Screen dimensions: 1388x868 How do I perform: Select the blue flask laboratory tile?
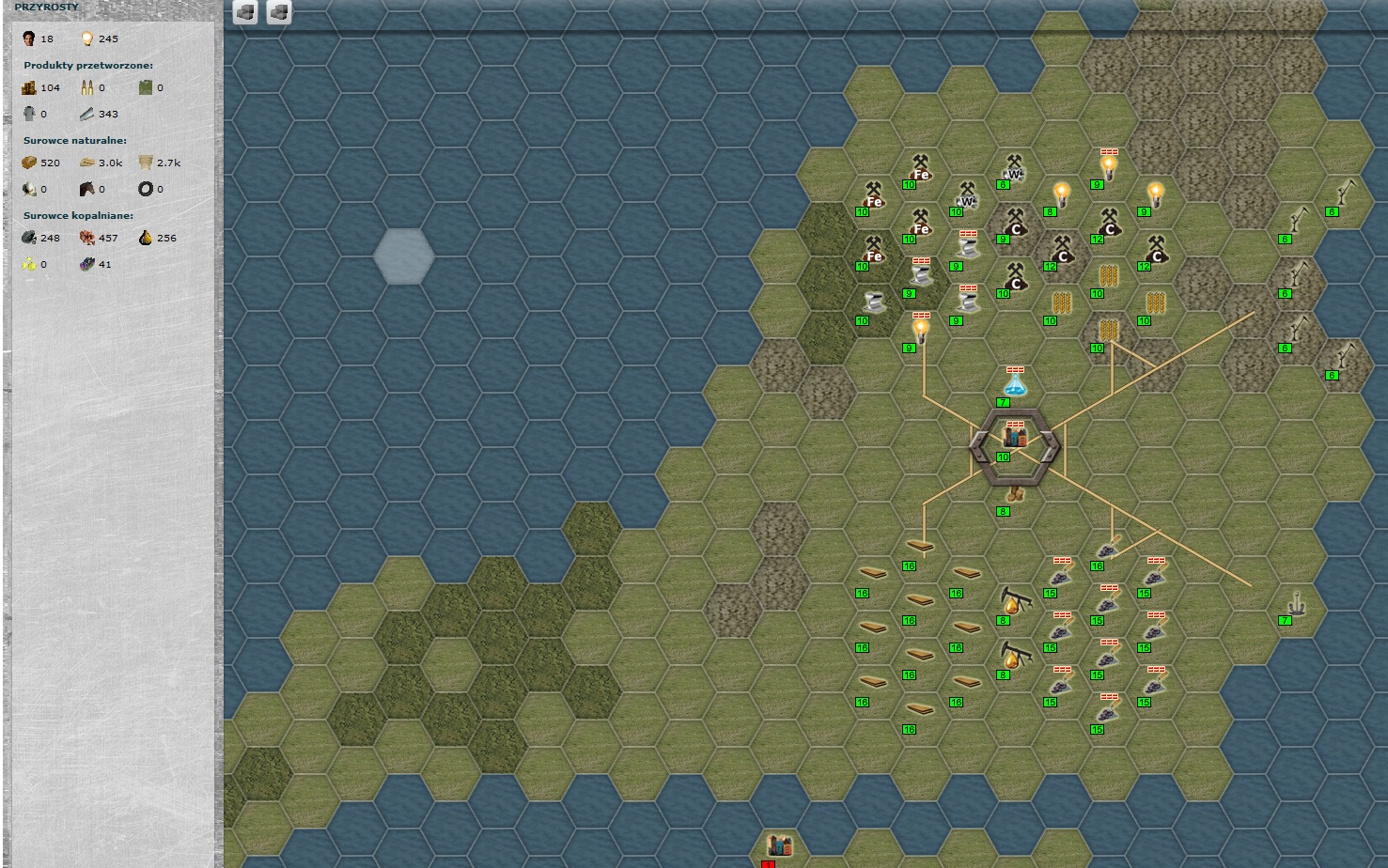pyautogui.click(x=1014, y=384)
